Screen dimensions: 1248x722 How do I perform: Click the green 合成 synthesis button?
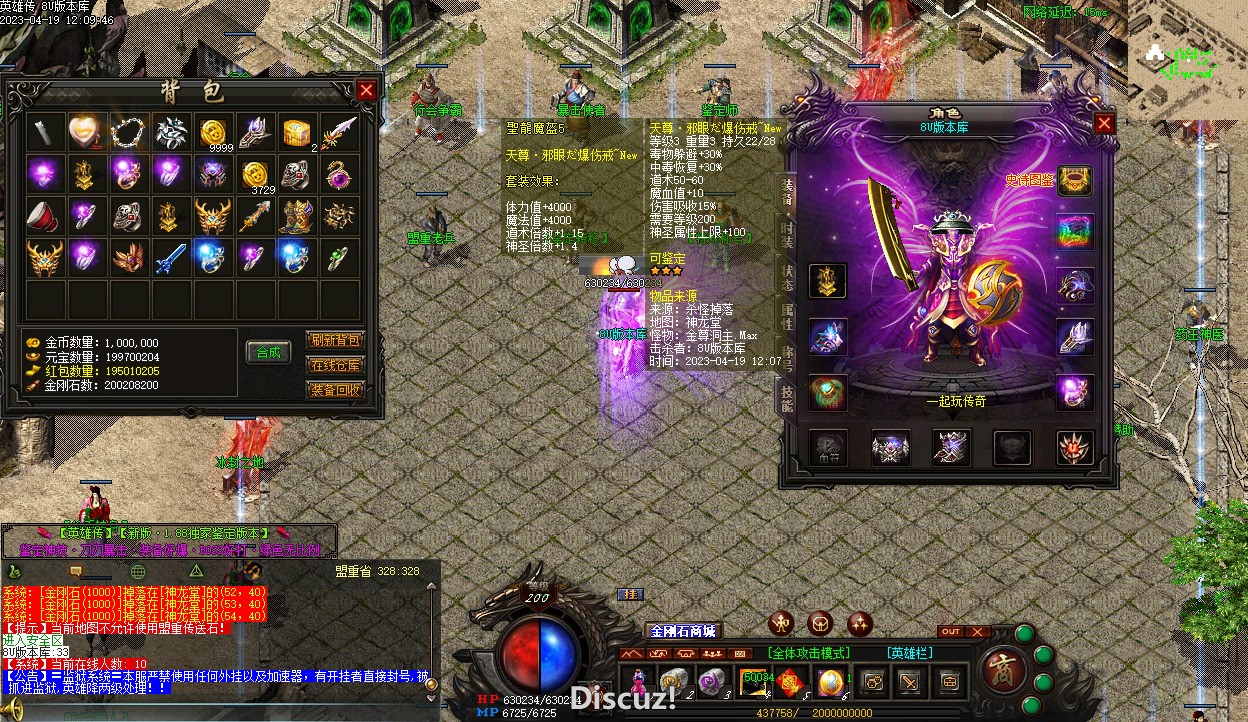pyautogui.click(x=268, y=352)
